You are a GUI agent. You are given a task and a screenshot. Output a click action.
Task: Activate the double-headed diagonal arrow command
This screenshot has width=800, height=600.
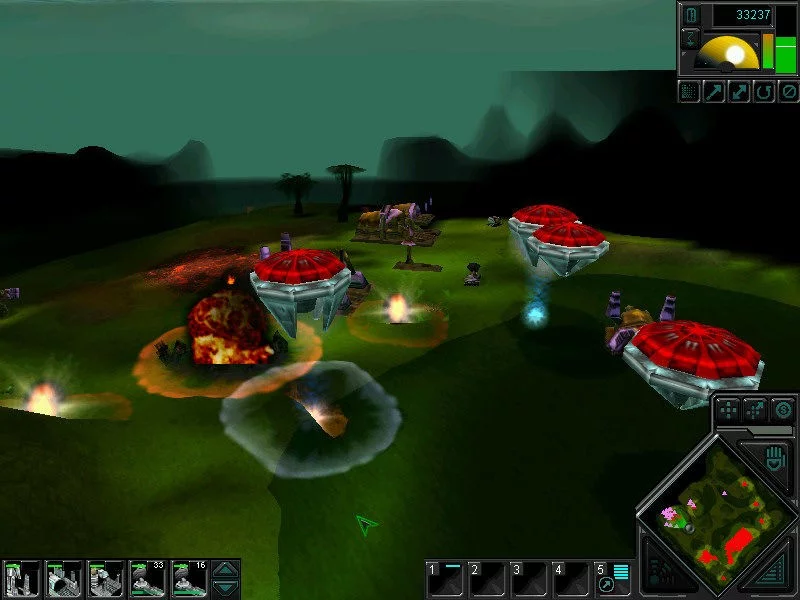point(738,92)
